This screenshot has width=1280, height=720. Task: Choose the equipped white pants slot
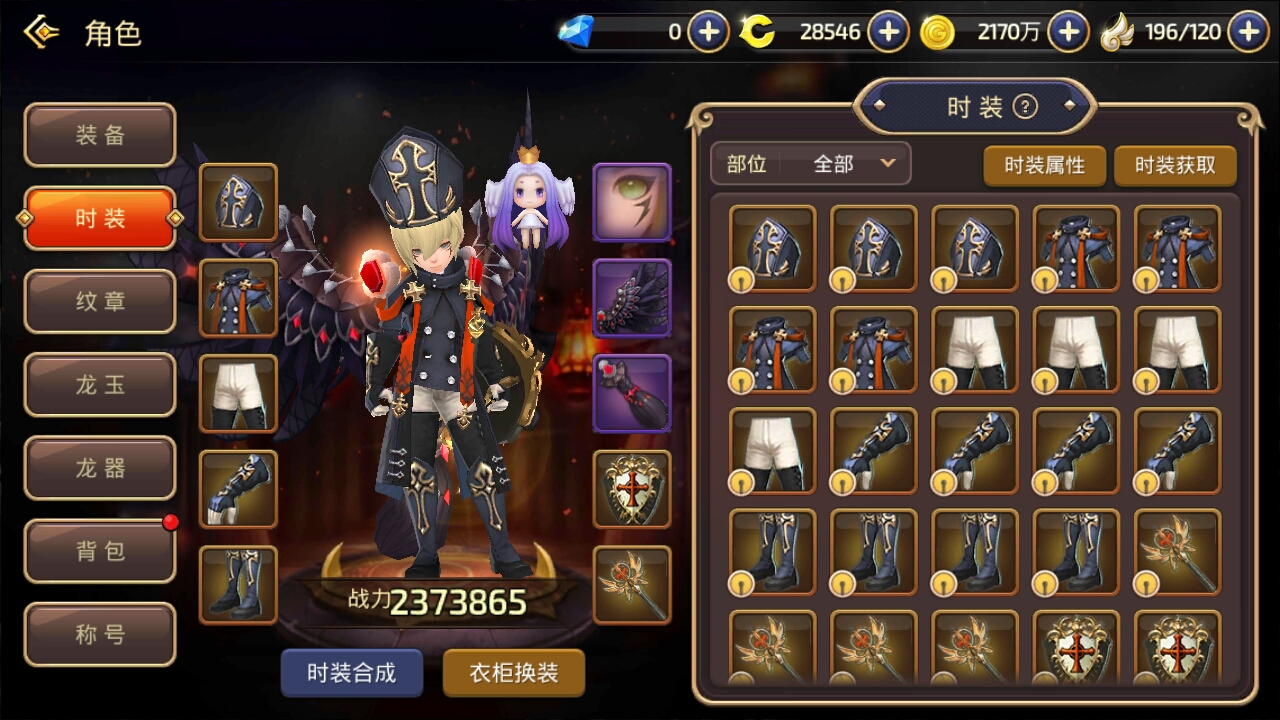(x=239, y=393)
